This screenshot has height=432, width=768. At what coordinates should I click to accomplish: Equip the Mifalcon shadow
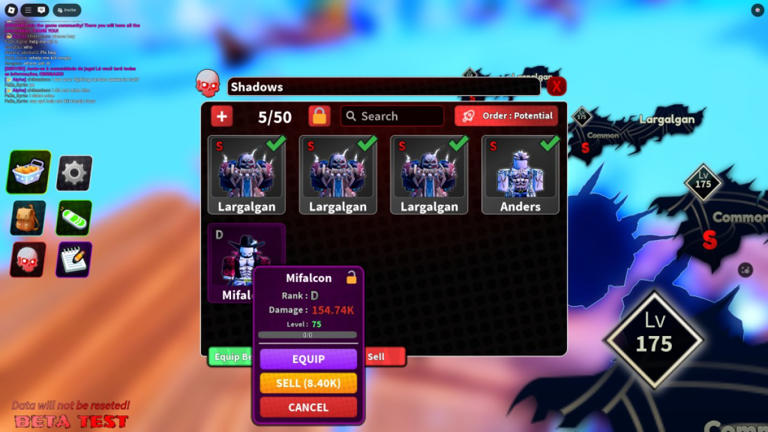[308, 359]
